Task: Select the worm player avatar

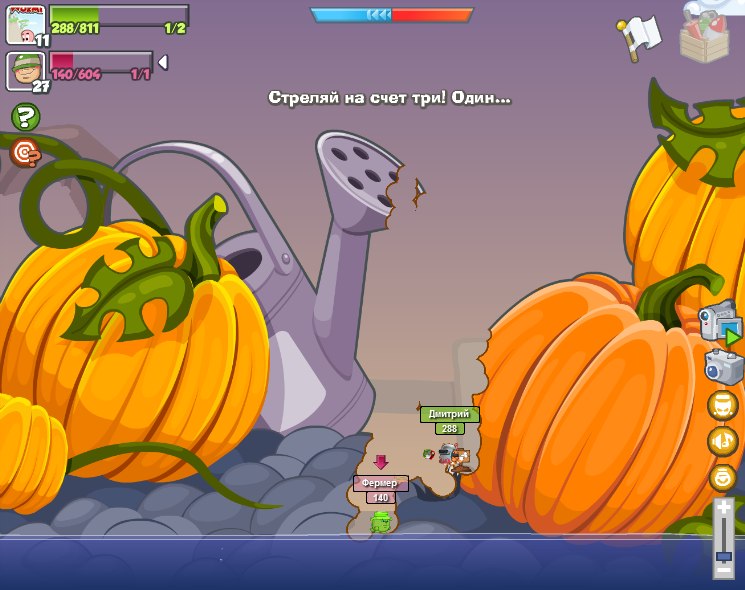Action: [x=25, y=24]
